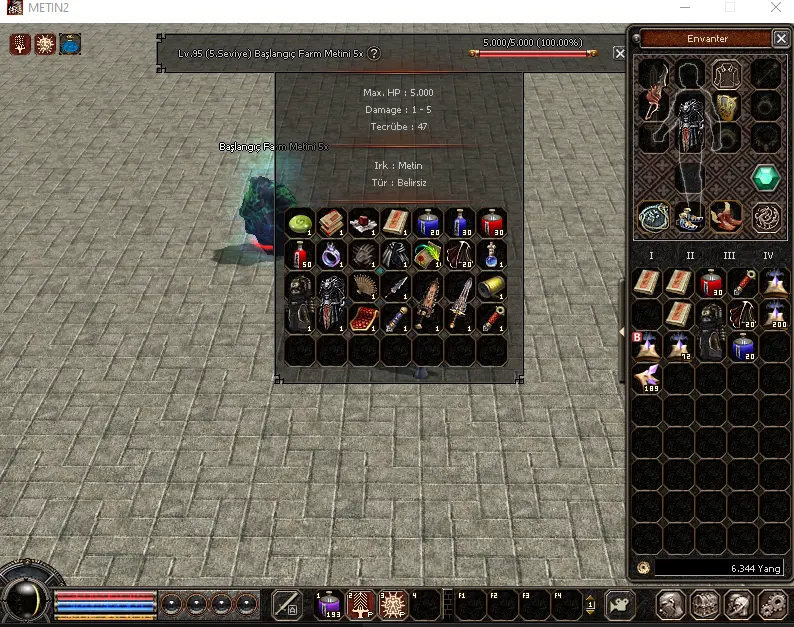Use the purple potion quickslot

[x=329, y=604]
